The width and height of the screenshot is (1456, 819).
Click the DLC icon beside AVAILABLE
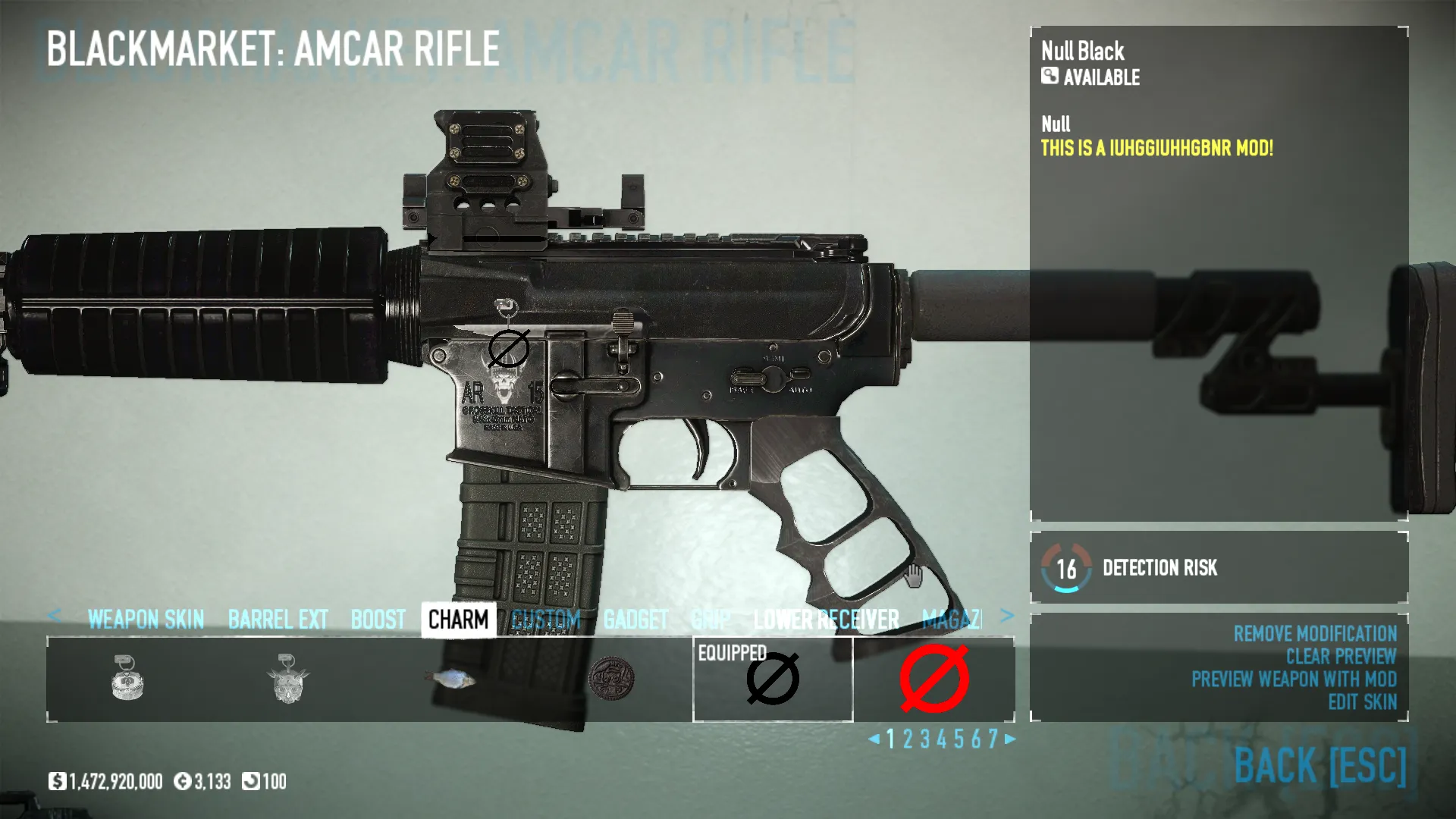coord(1049,78)
